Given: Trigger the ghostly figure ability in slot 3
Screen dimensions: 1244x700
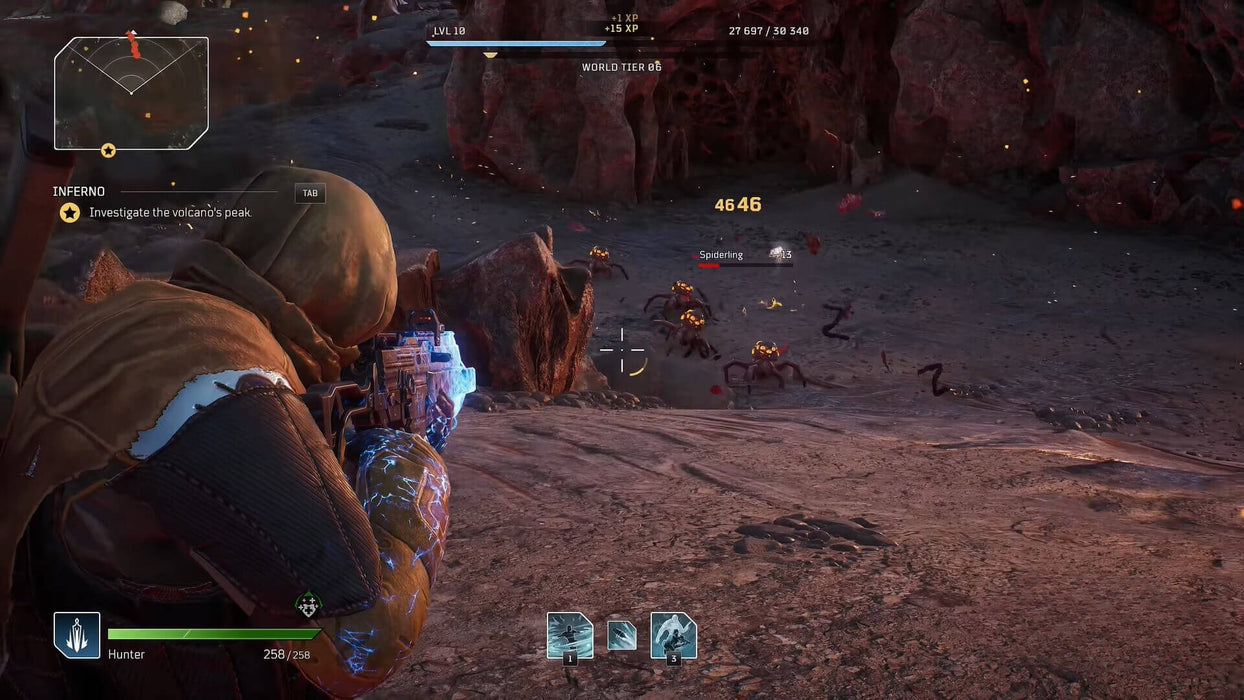Looking at the screenshot, I should coord(673,635).
